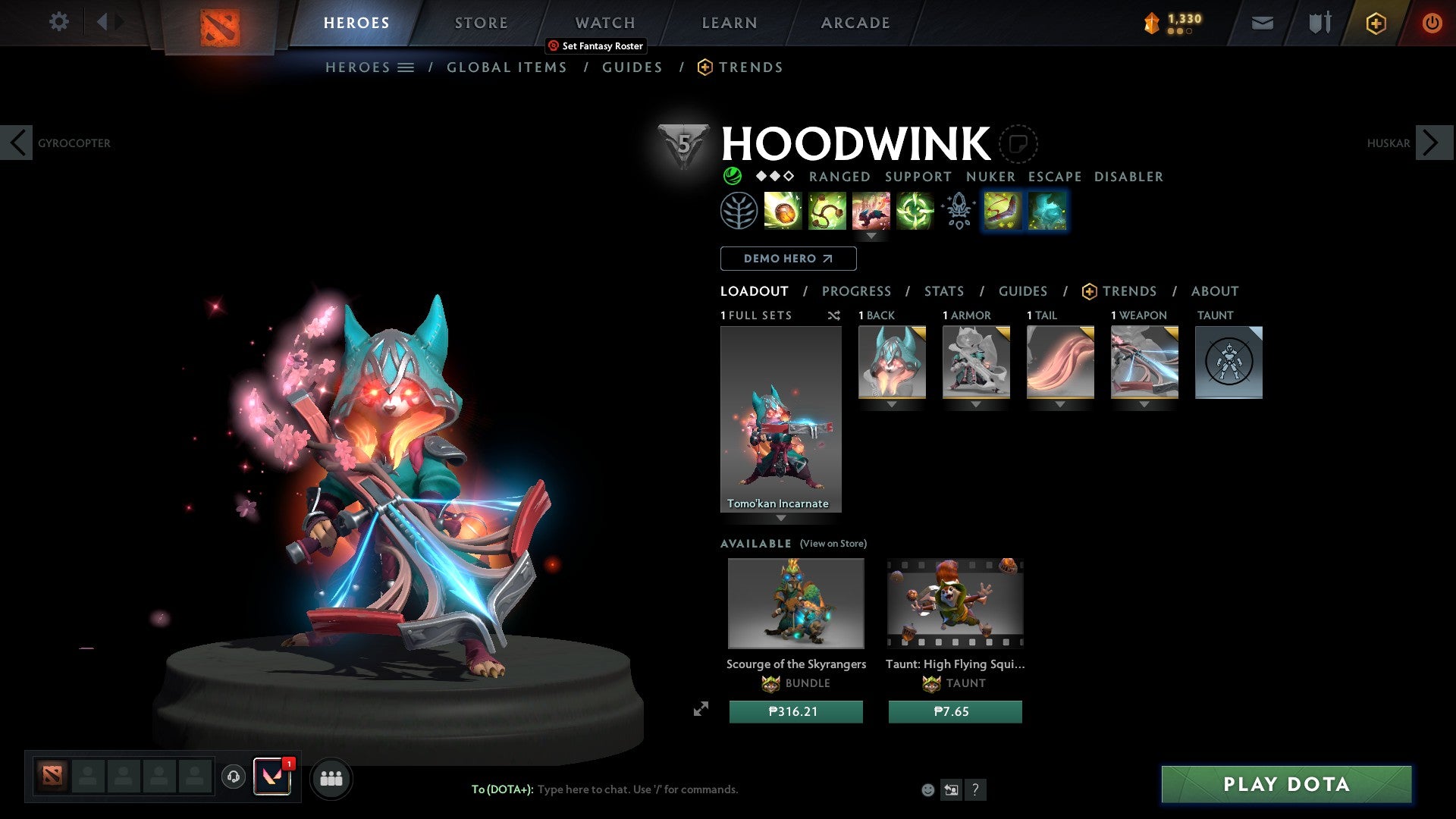Click the voice chat headset icon
The width and height of the screenshot is (1456, 819).
pyautogui.click(x=233, y=778)
